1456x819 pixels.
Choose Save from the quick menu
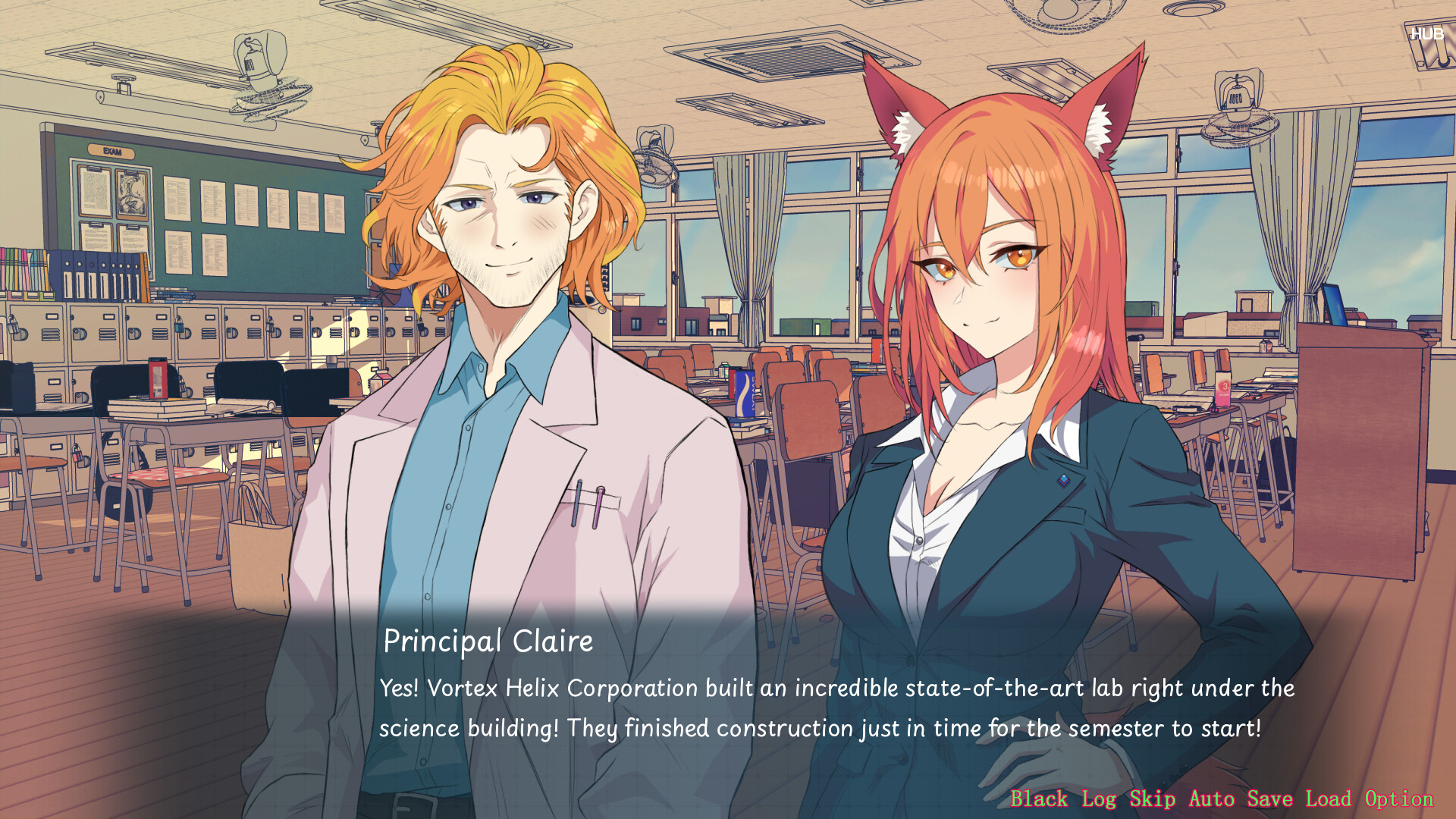1270,799
